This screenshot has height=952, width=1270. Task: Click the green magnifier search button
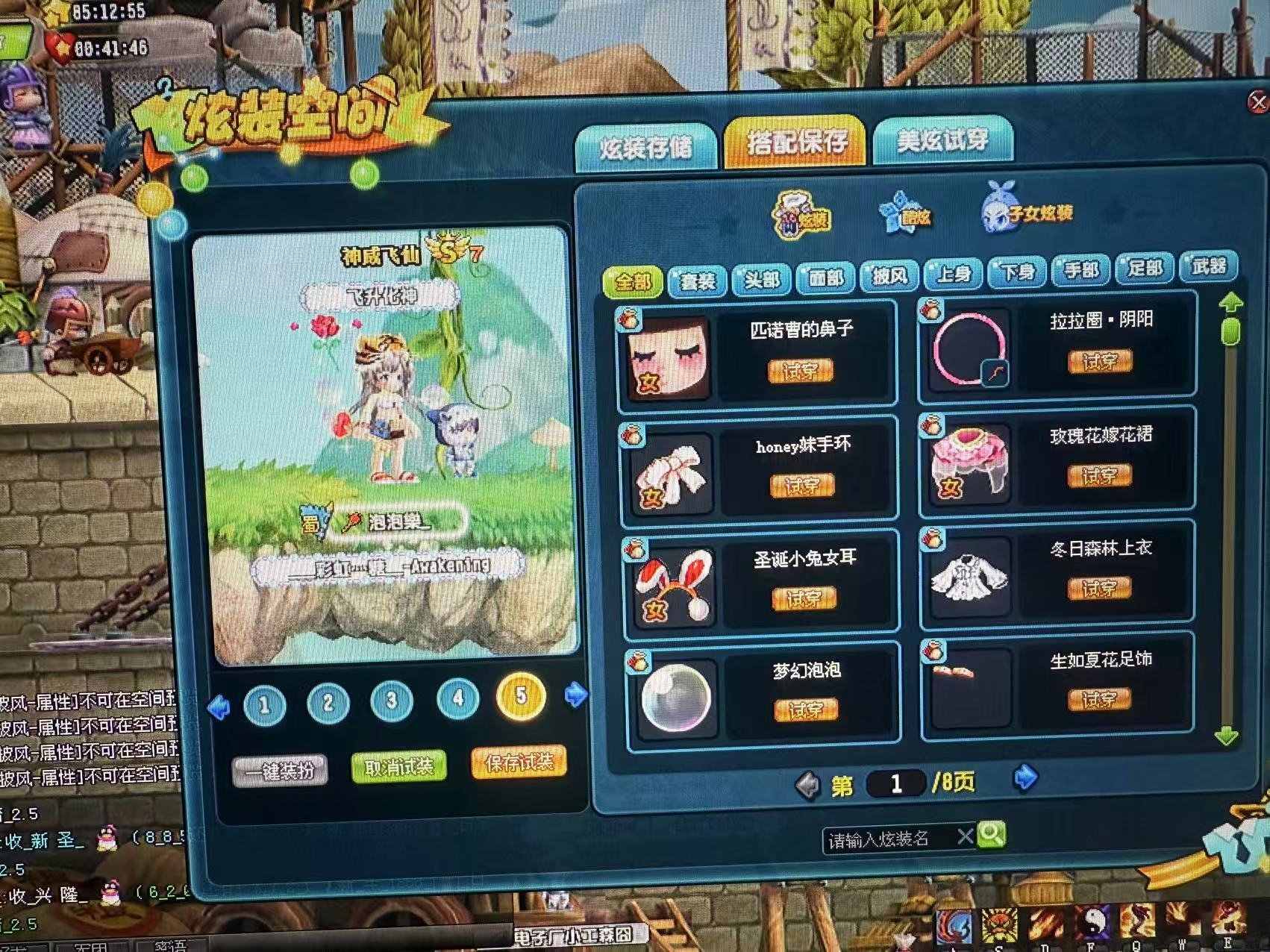(x=991, y=834)
